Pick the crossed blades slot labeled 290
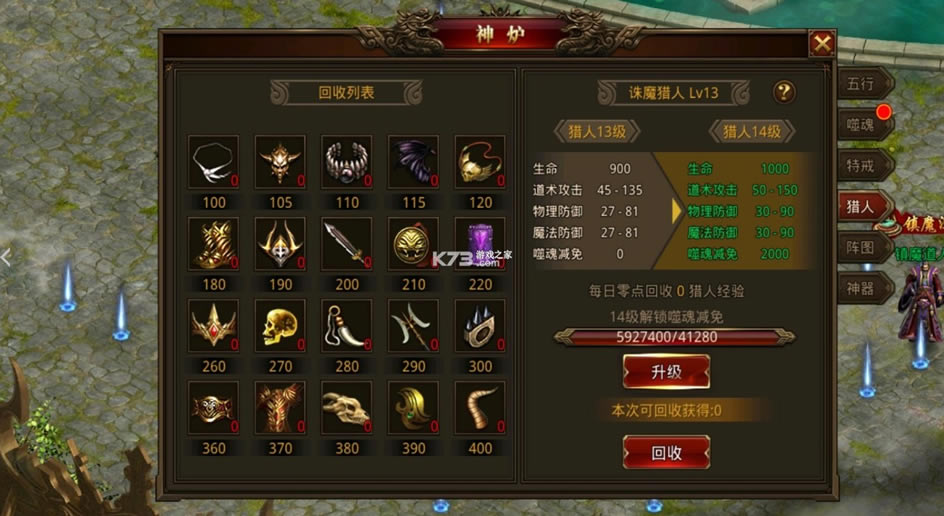 (x=413, y=326)
